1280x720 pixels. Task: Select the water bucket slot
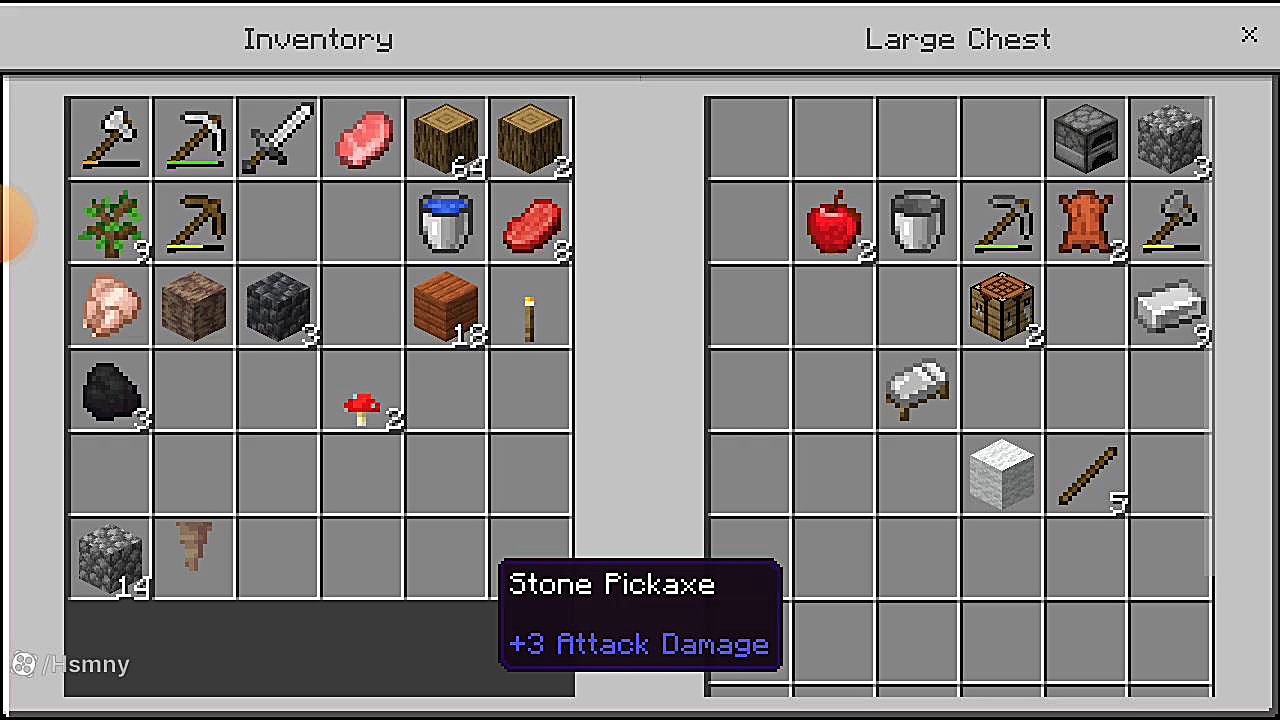tap(445, 222)
